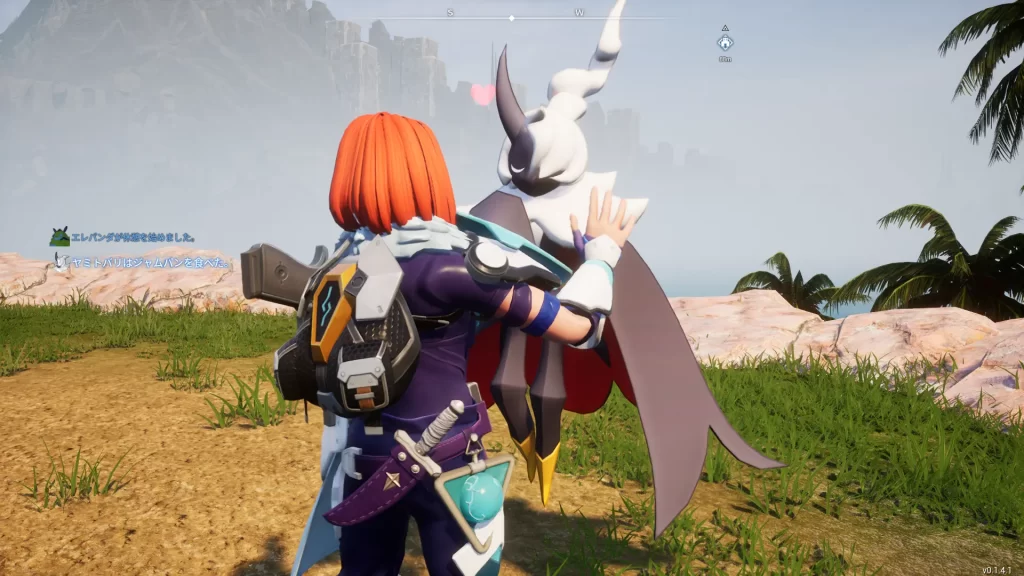Image resolution: width=1024 pixels, height=576 pixels.
Task: Select the green pal log notification
Action: point(123,238)
